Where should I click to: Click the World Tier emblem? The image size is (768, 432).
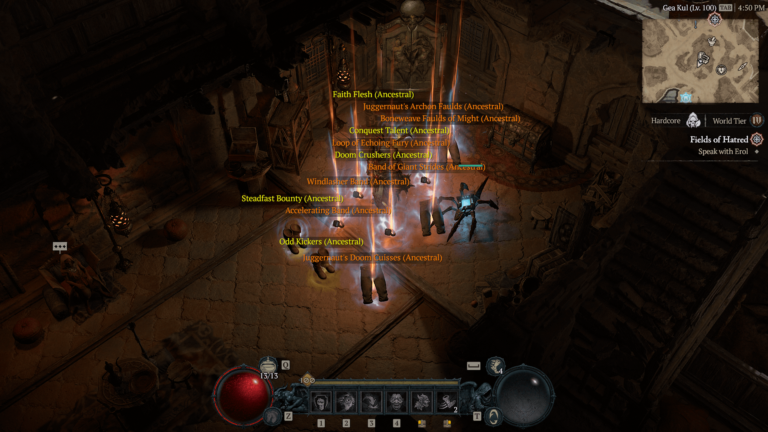coord(756,121)
